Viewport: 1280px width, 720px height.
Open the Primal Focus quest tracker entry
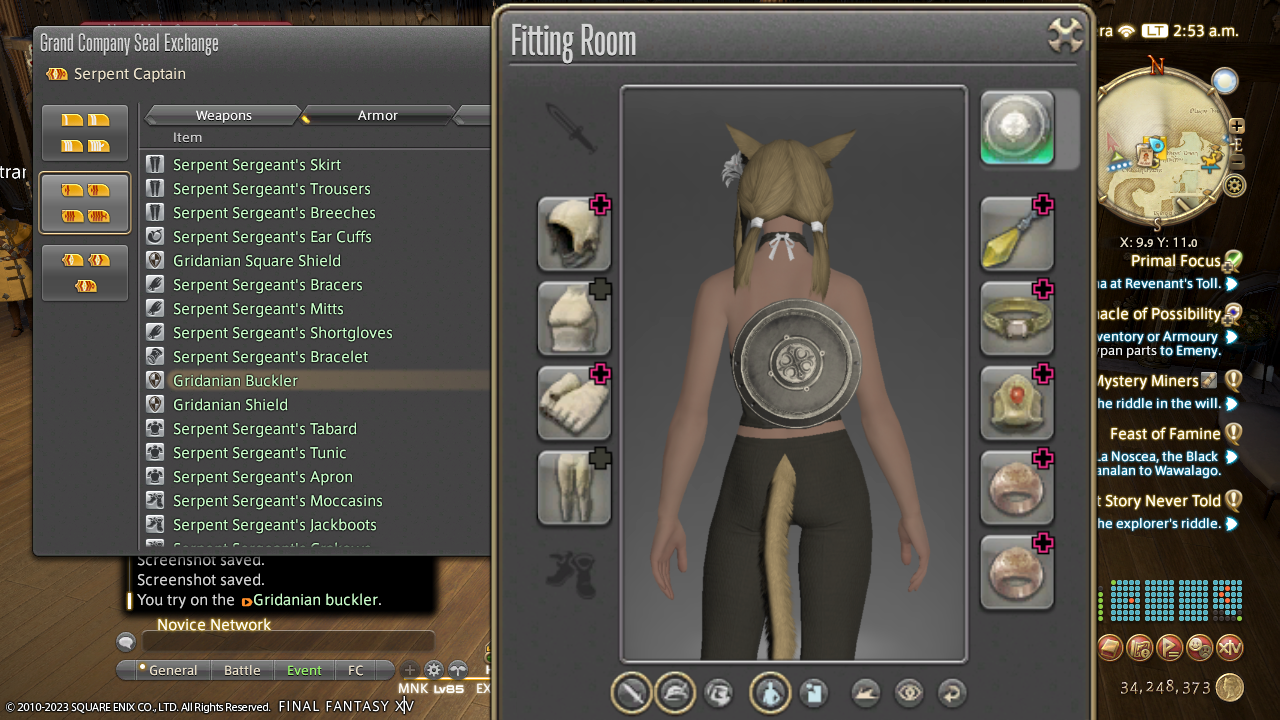1175,261
